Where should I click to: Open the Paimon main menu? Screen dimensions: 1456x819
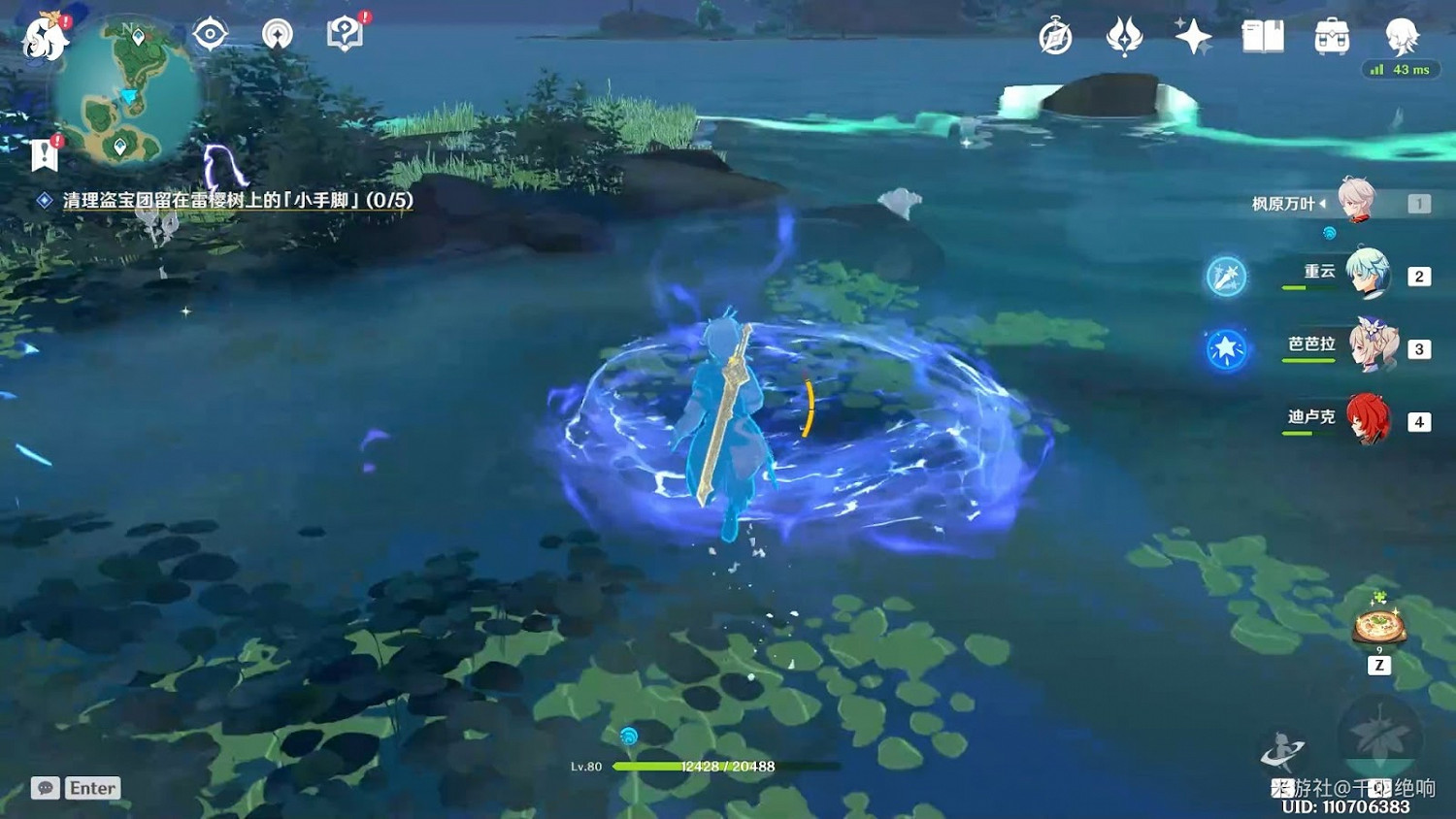(44, 36)
